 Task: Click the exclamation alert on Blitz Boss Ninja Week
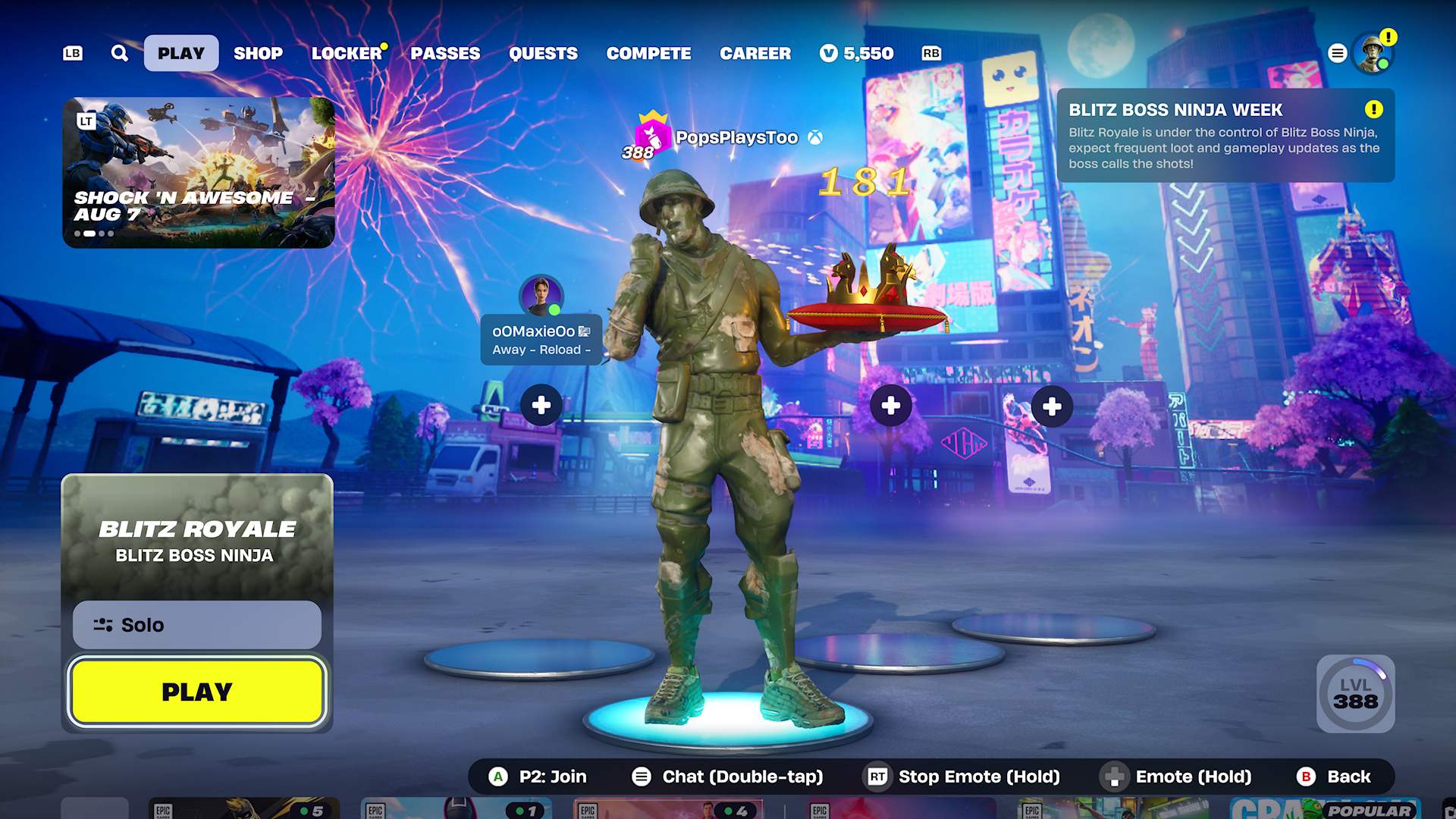click(x=1370, y=109)
